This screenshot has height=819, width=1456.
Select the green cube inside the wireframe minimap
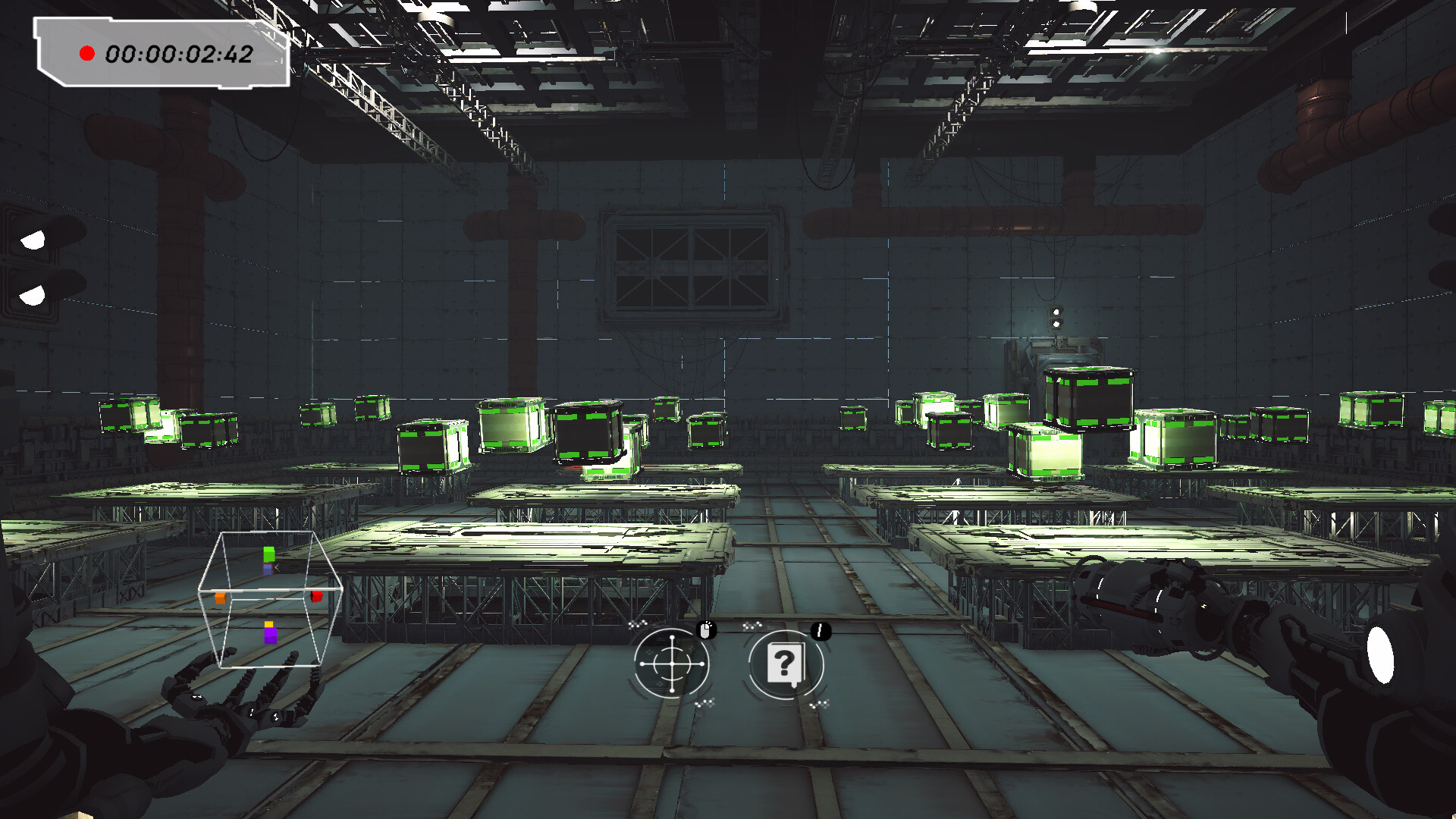pyautogui.click(x=268, y=554)
